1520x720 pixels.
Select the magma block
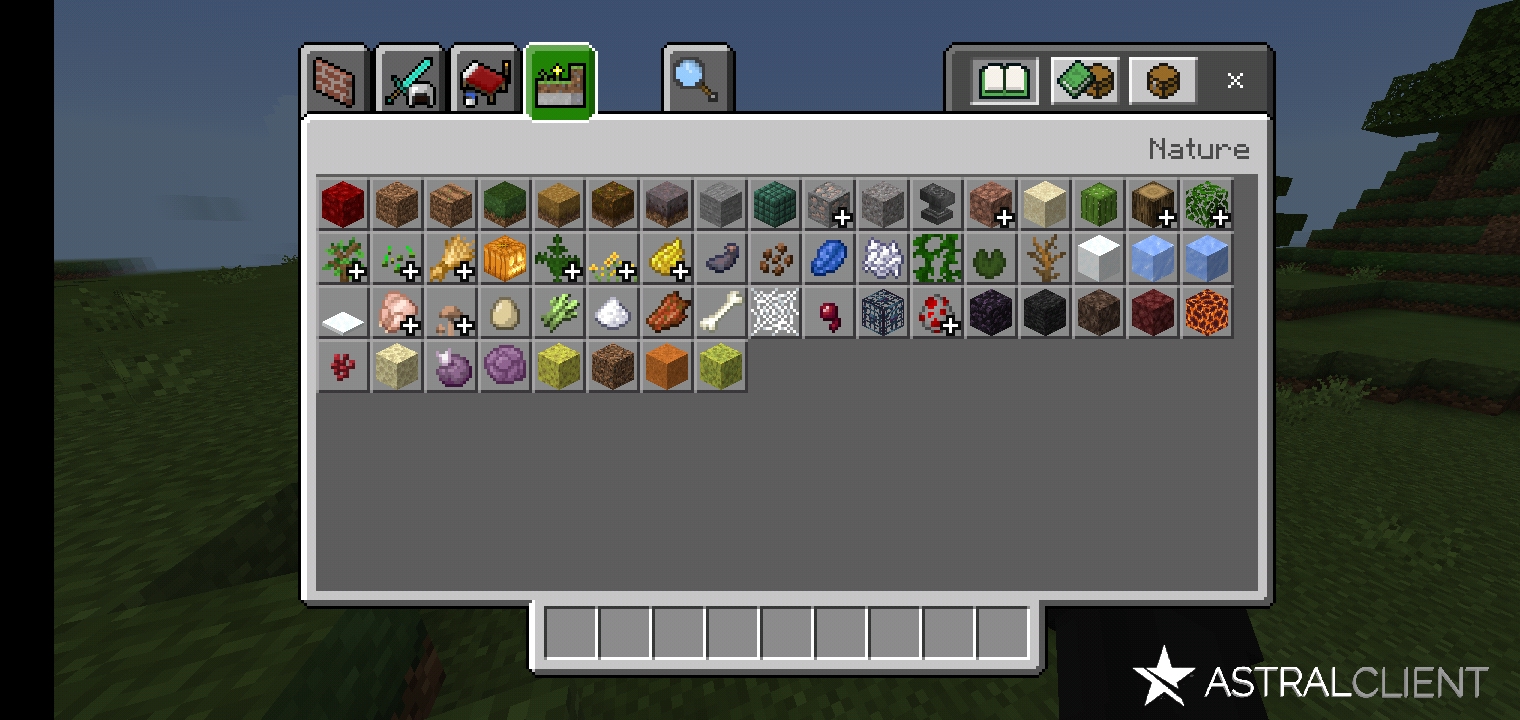click(x=1207, y=312)
